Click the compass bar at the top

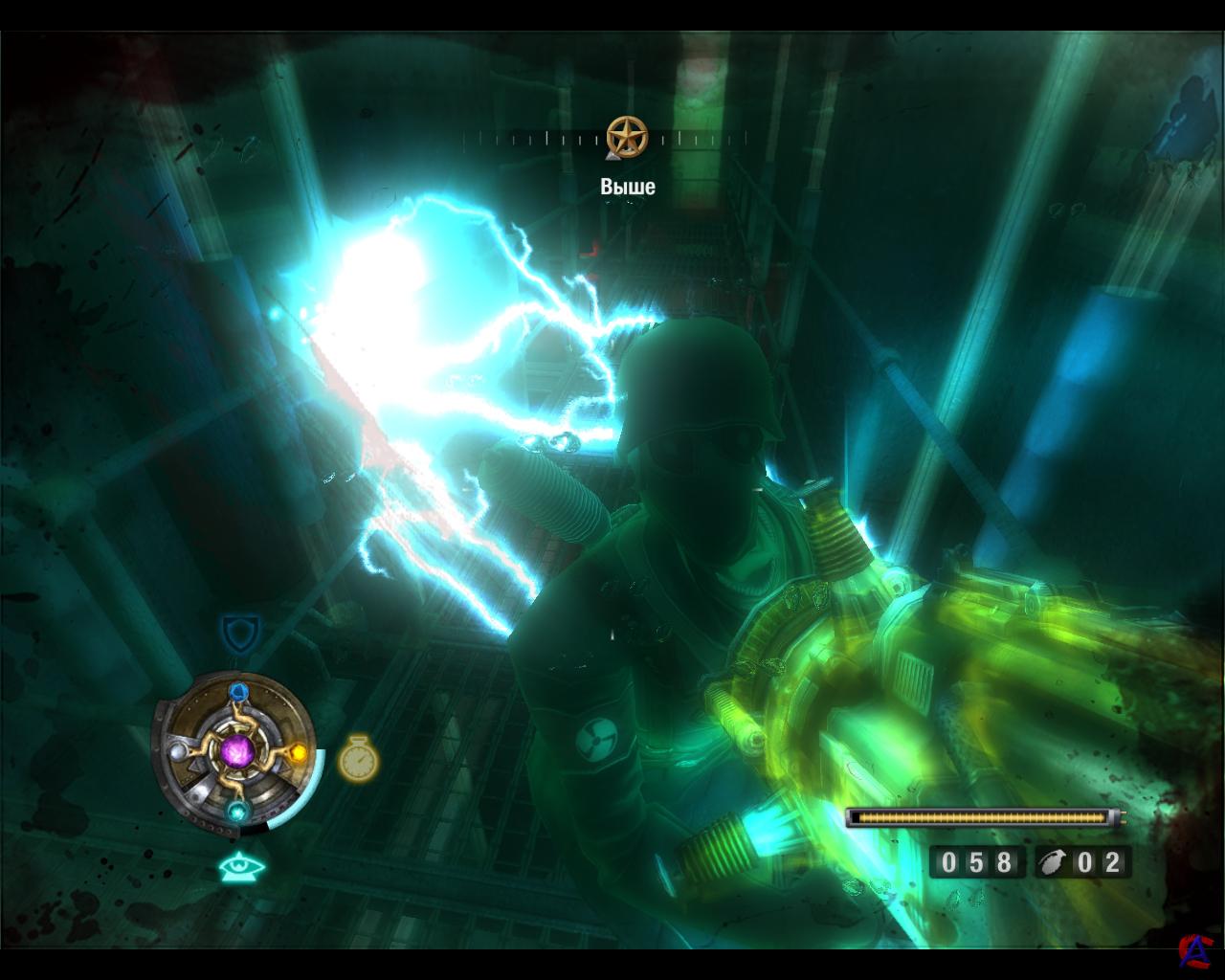536,140
